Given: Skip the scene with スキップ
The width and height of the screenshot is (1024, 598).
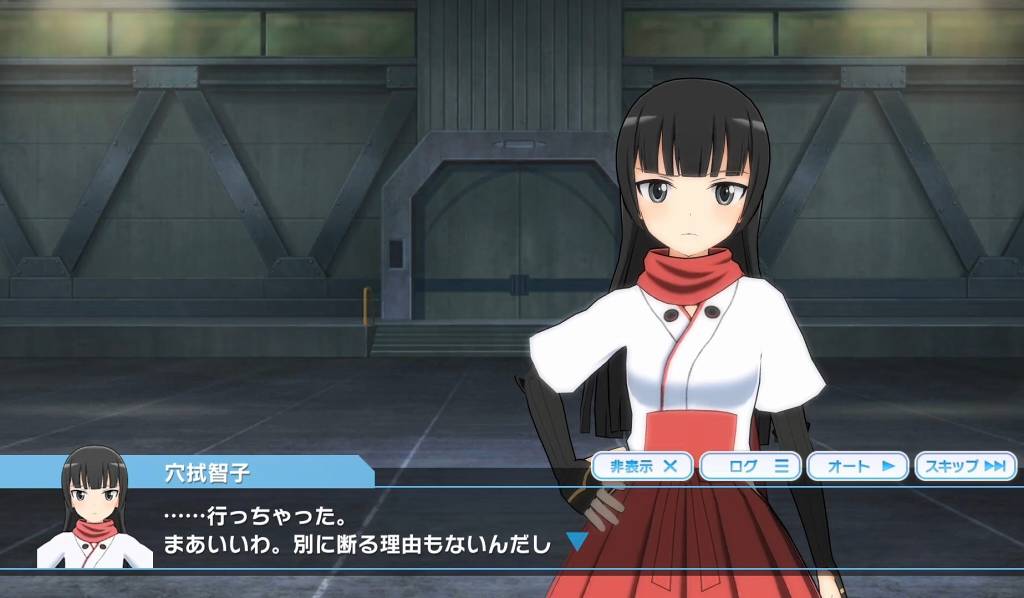Looking at the screenshot, I should (x=964, y=465).
